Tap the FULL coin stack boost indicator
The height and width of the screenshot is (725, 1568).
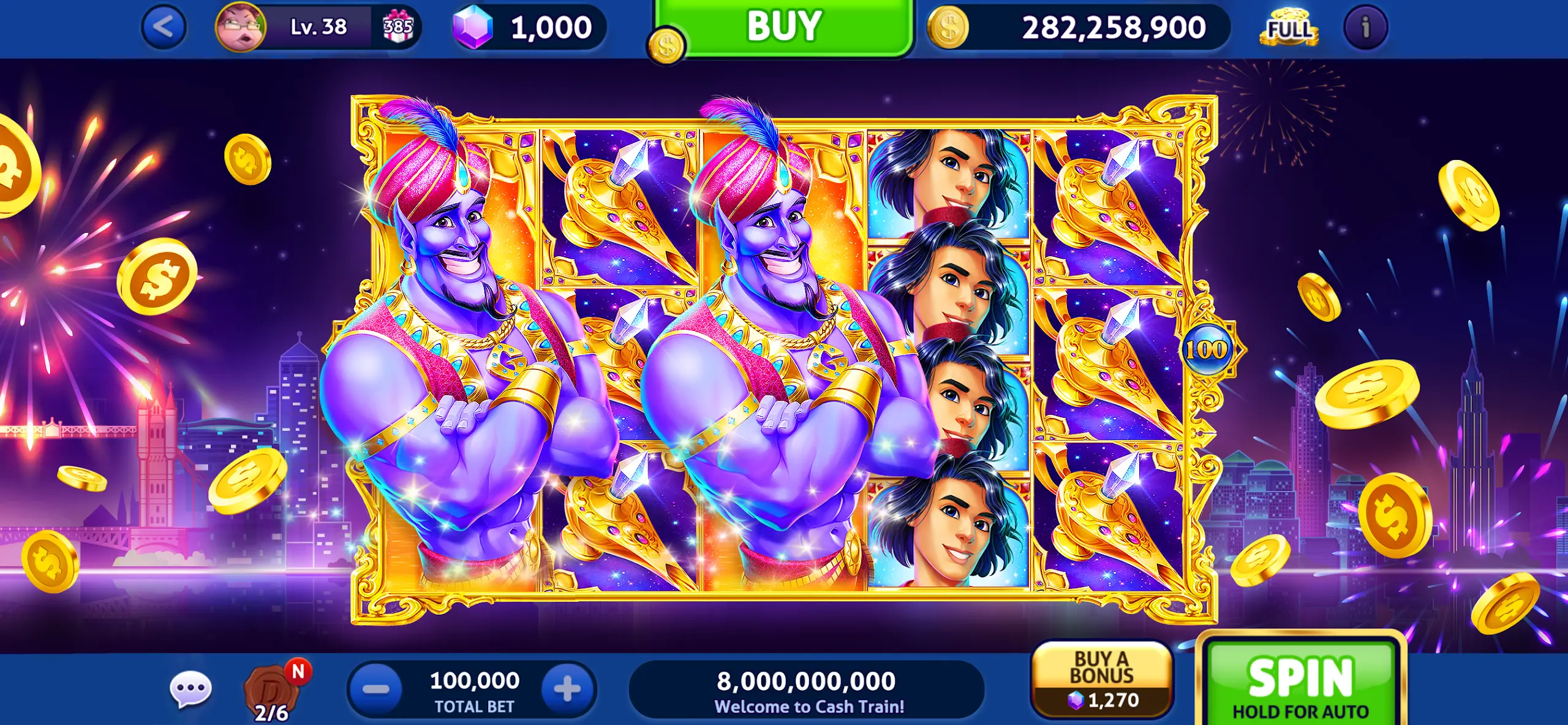tap(1287, 26)
